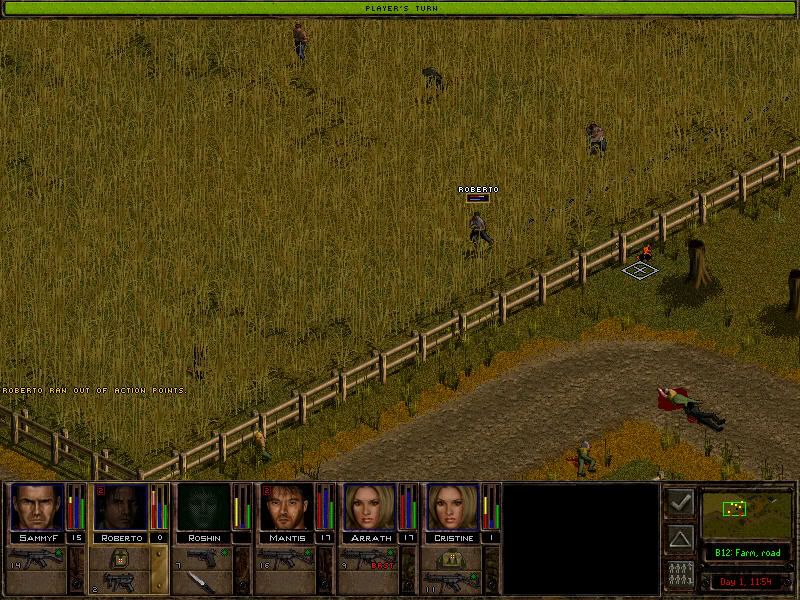Click the sector overview minimap

[x=745, y=510]
